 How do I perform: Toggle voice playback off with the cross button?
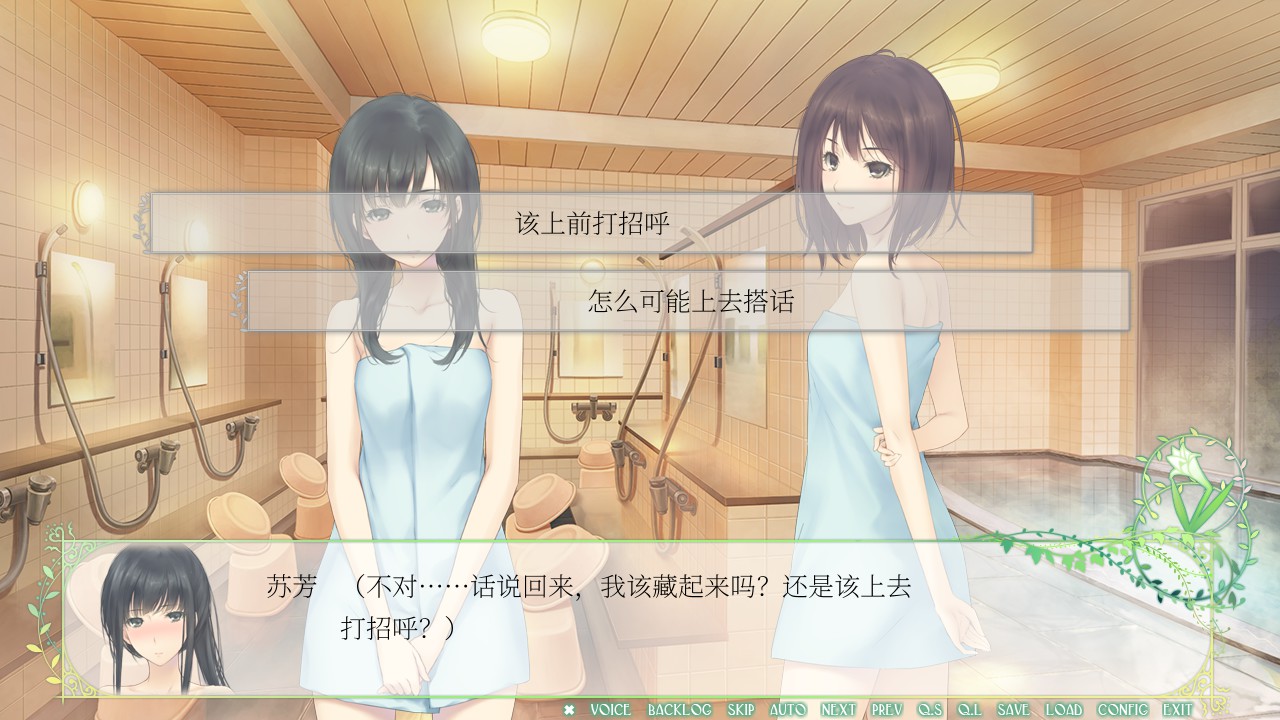pyautogui.click(x=567, y=710)
